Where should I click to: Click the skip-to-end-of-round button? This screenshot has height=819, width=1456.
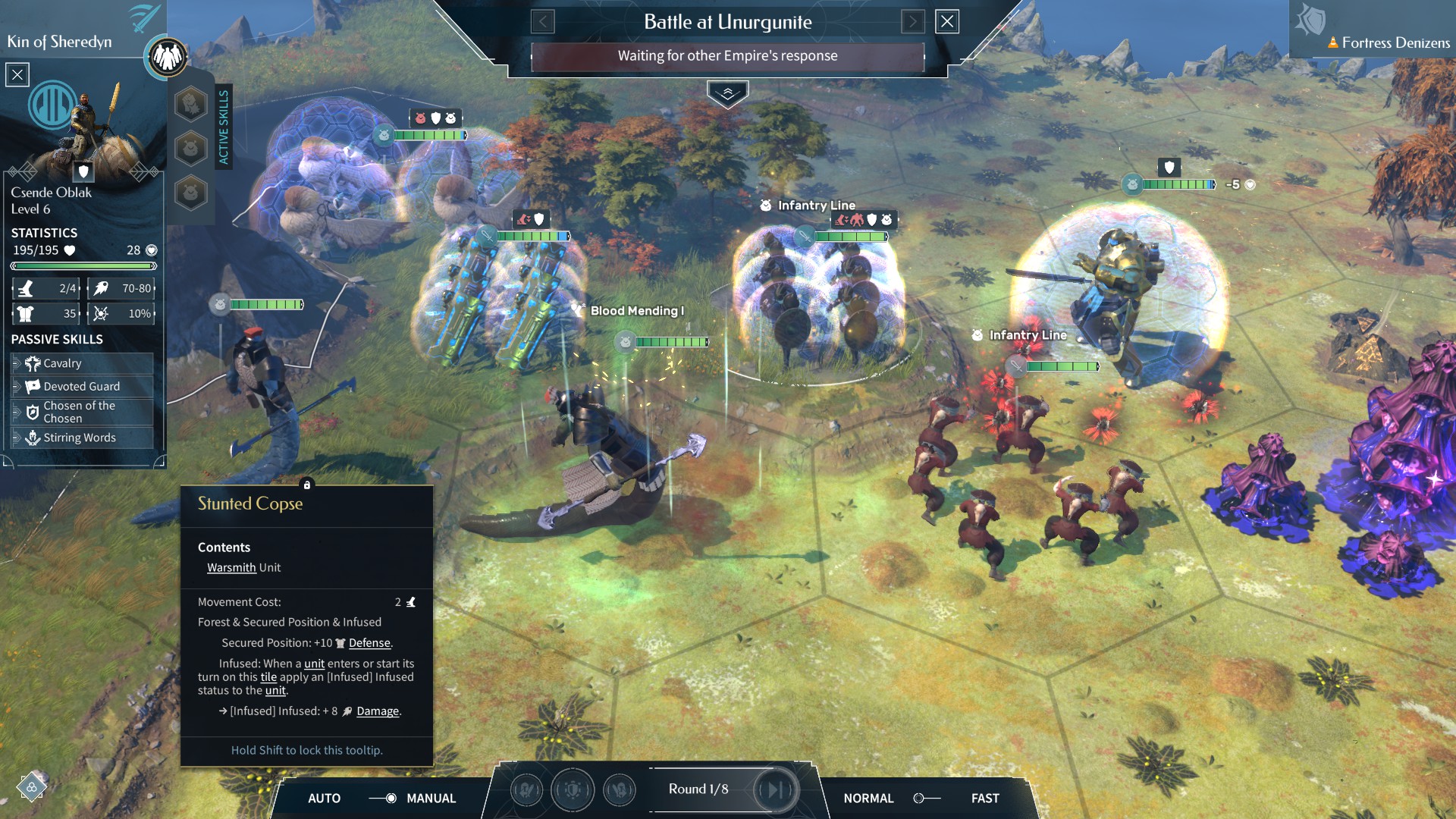point(775,789)
